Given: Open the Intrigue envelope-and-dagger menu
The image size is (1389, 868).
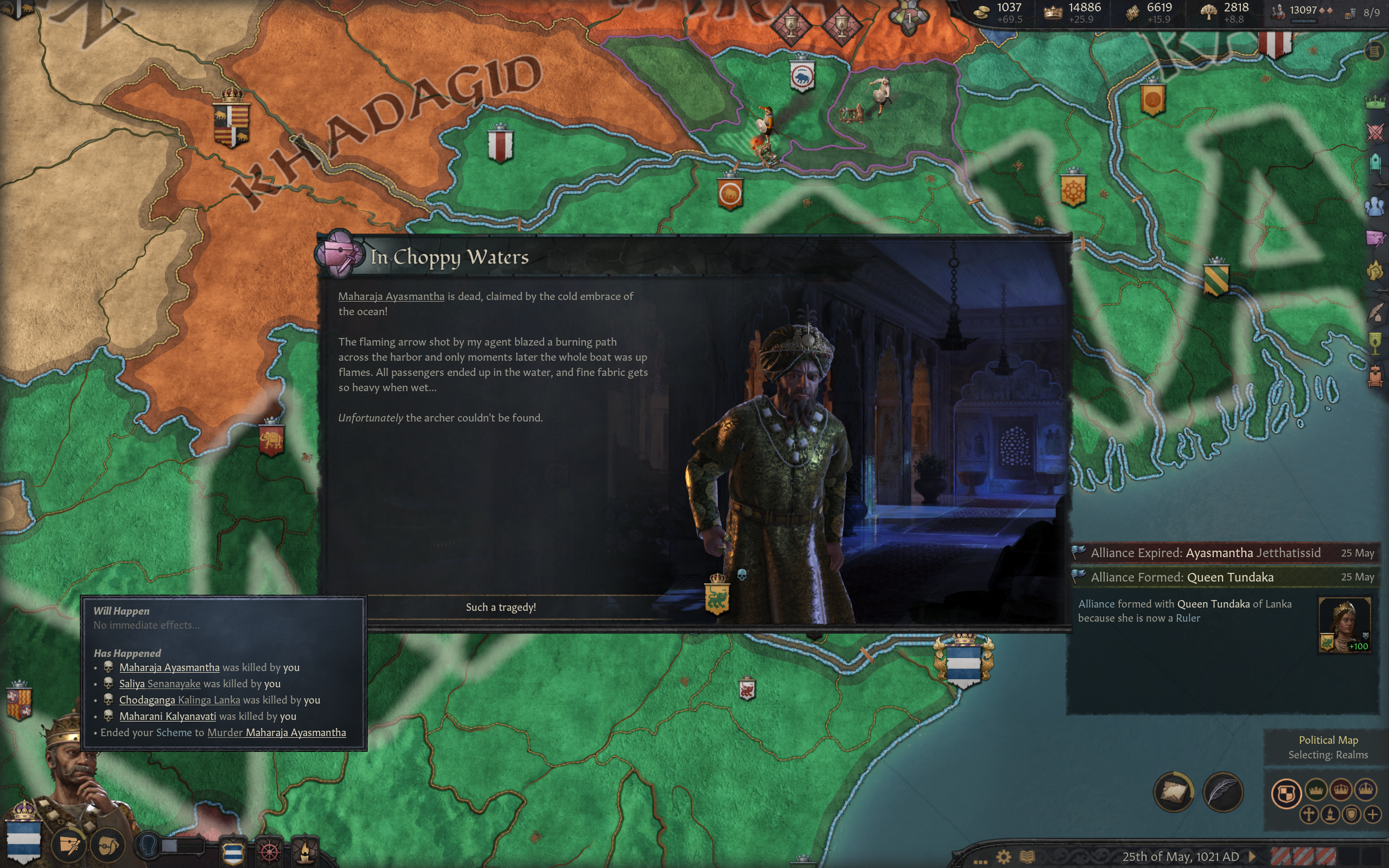Looking at the screenshot, I should pos(1375,238).
